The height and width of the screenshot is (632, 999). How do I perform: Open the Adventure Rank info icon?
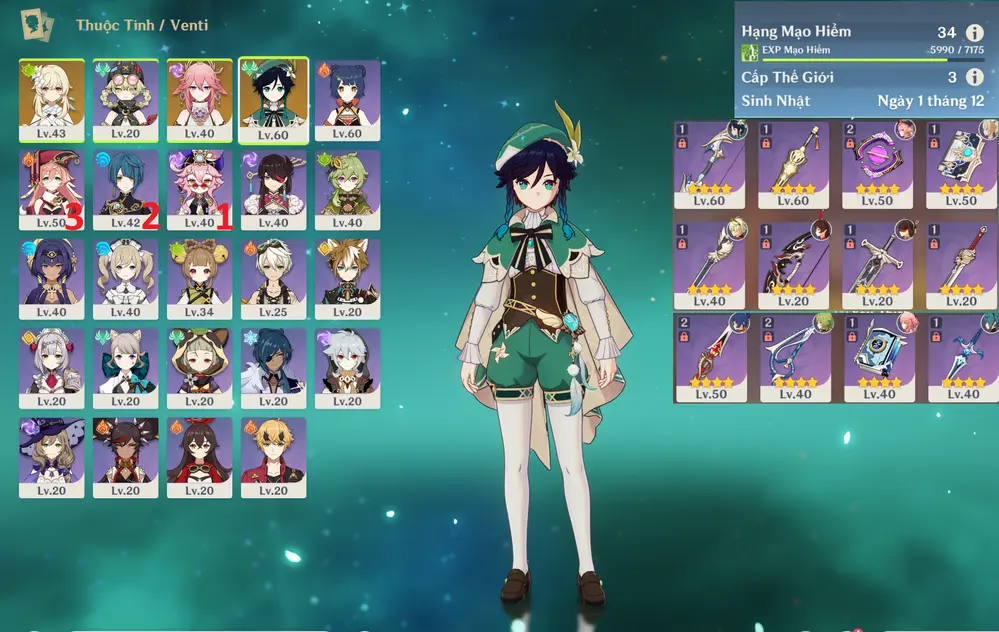(x=975, y=33)
